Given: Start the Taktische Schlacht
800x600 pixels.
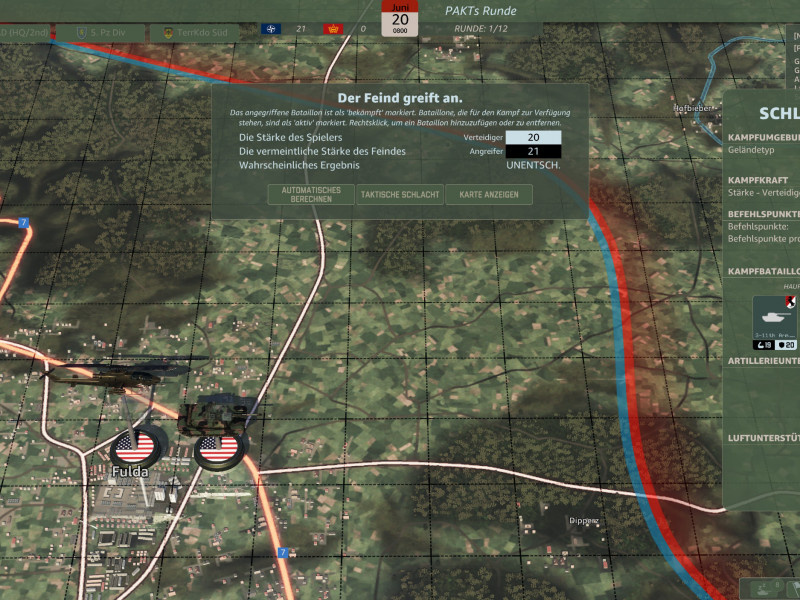Looking at the screenshot, I should point(400,194).
